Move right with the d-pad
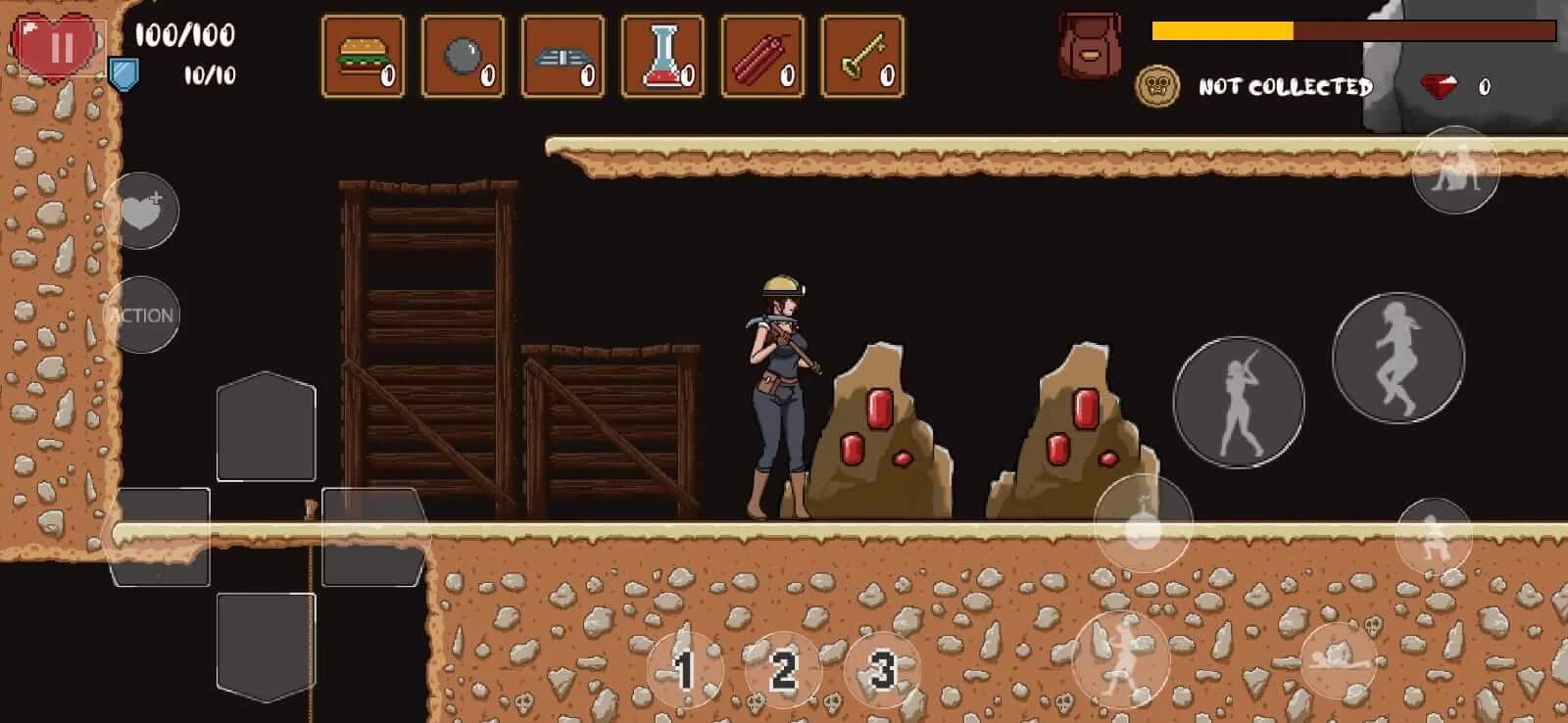1568x723 pixels. [373, 537]
